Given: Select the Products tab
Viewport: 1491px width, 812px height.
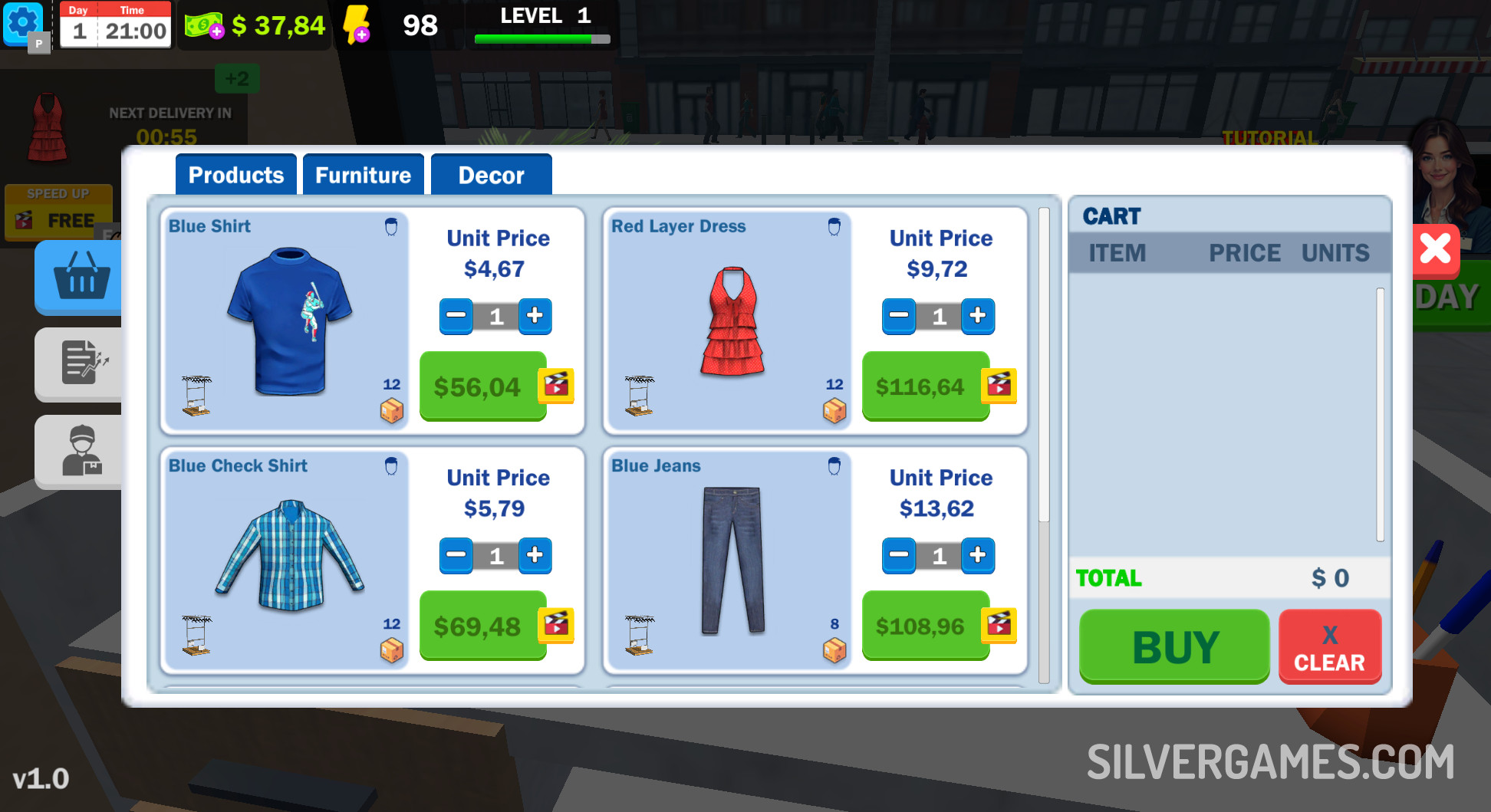Looking at the screenshot, I should [235, 175].
